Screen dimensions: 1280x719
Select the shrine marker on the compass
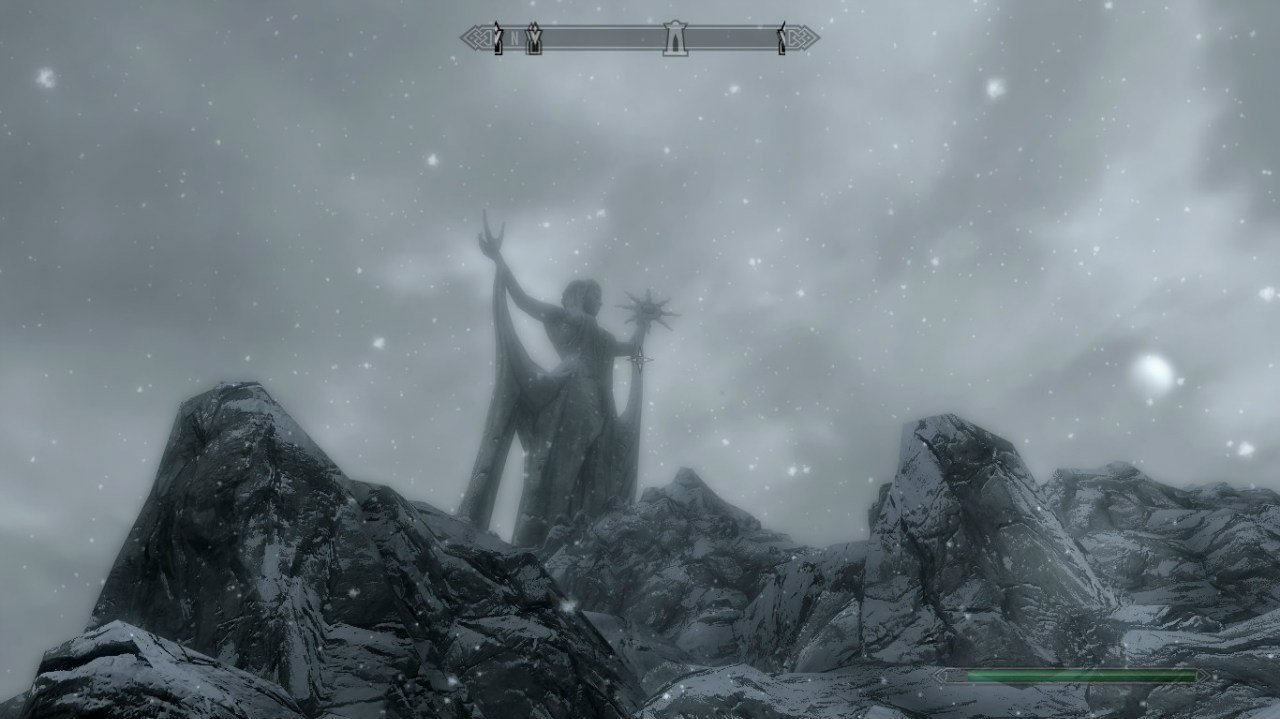[x=675, y=39]
